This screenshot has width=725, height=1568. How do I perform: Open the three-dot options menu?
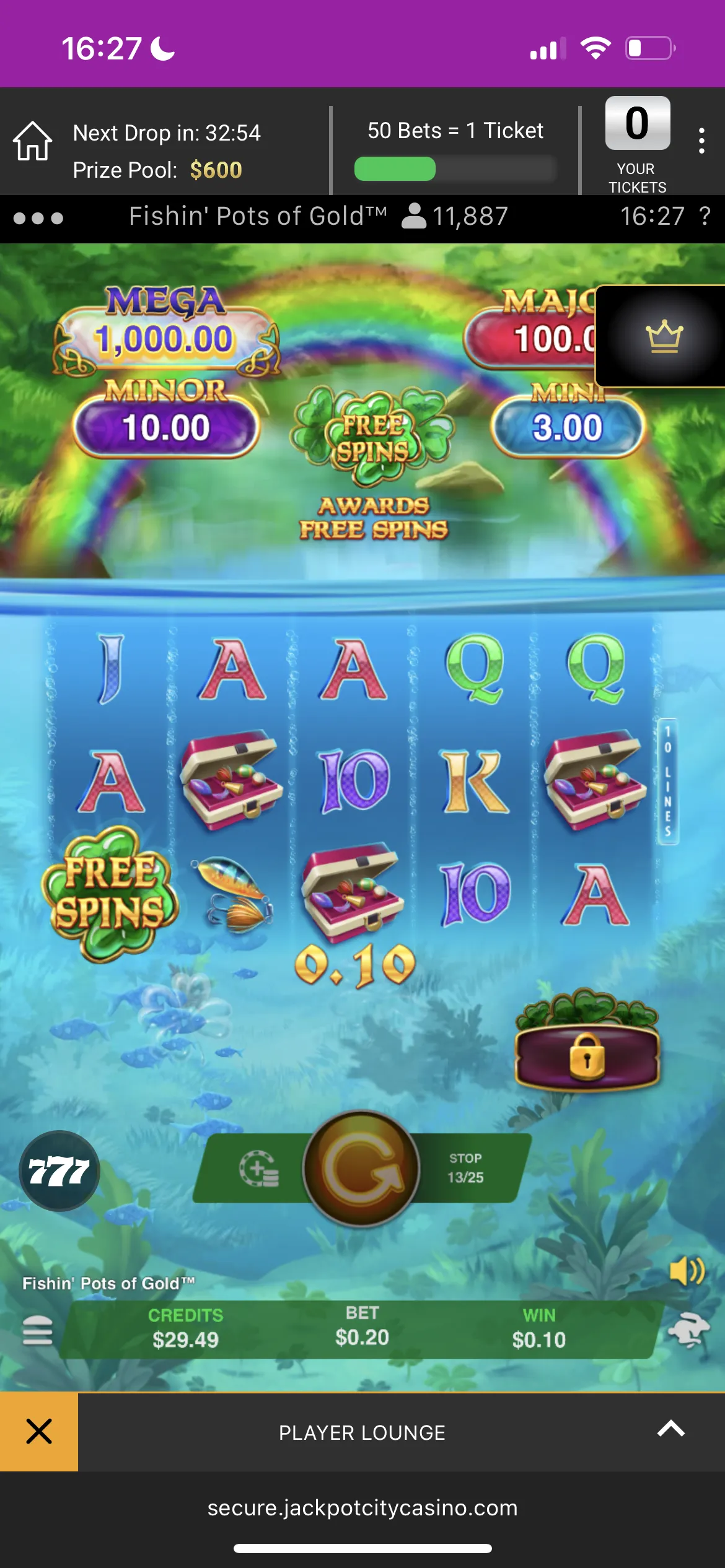(x=701, y=141)
